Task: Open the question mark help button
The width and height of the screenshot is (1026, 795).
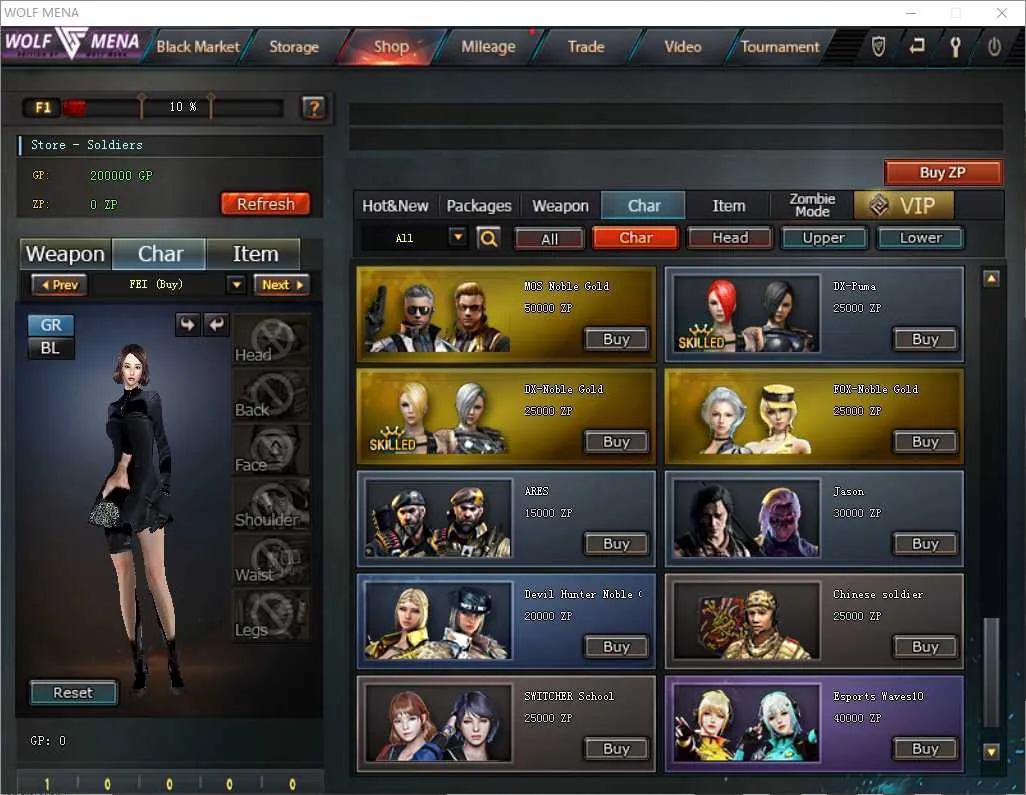Action: coord(313,107)
